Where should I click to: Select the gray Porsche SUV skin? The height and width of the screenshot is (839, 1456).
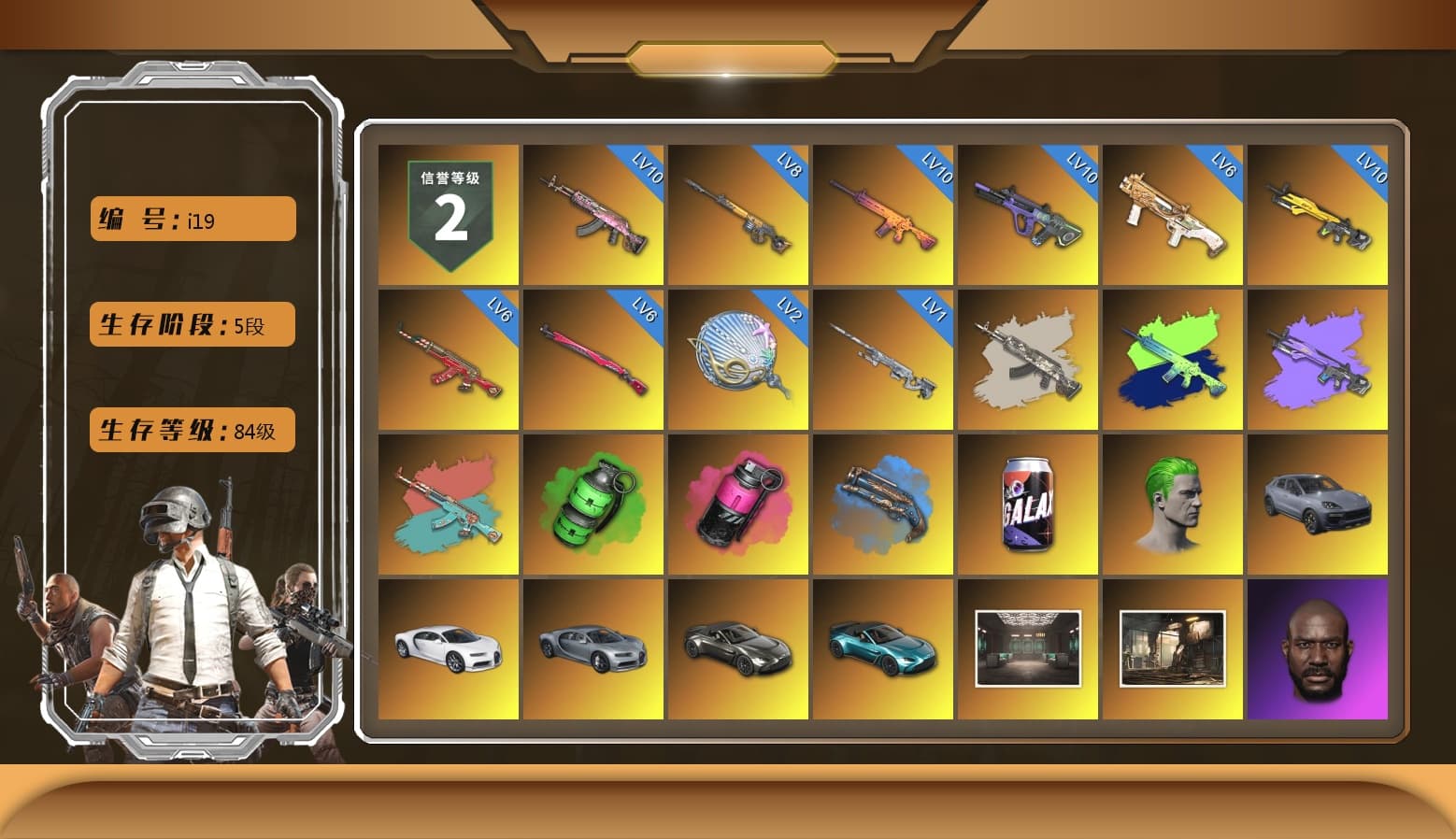(x=1318, y=505)
